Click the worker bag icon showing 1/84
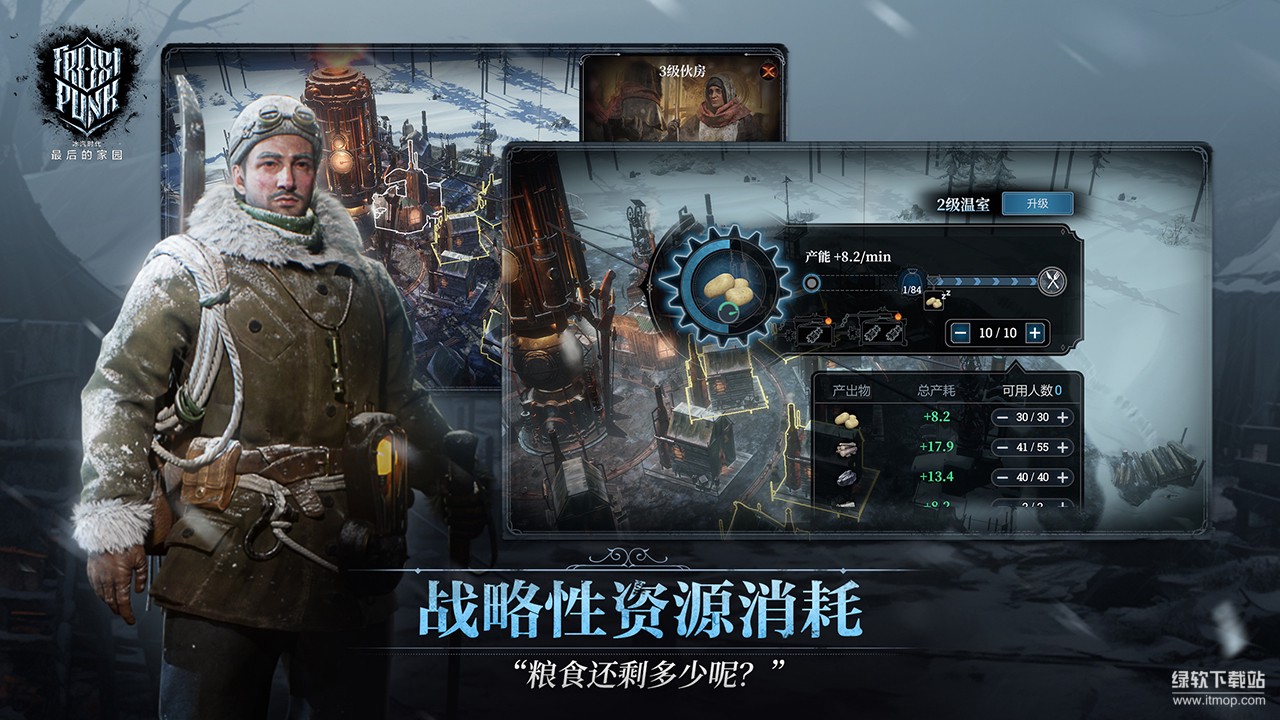 [910, 282]
